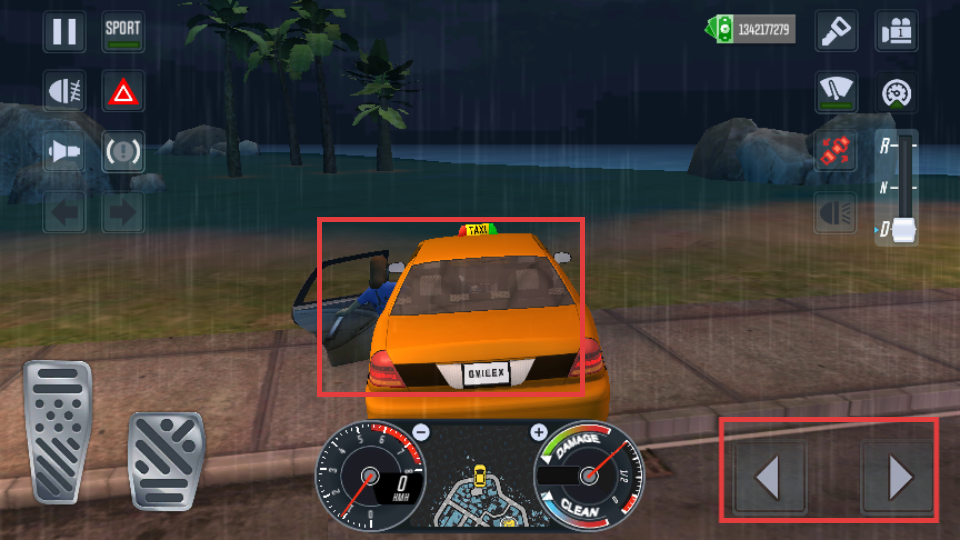Zoom out the minimap with minus
Viewport: 960px width, 540px height.
421,433
